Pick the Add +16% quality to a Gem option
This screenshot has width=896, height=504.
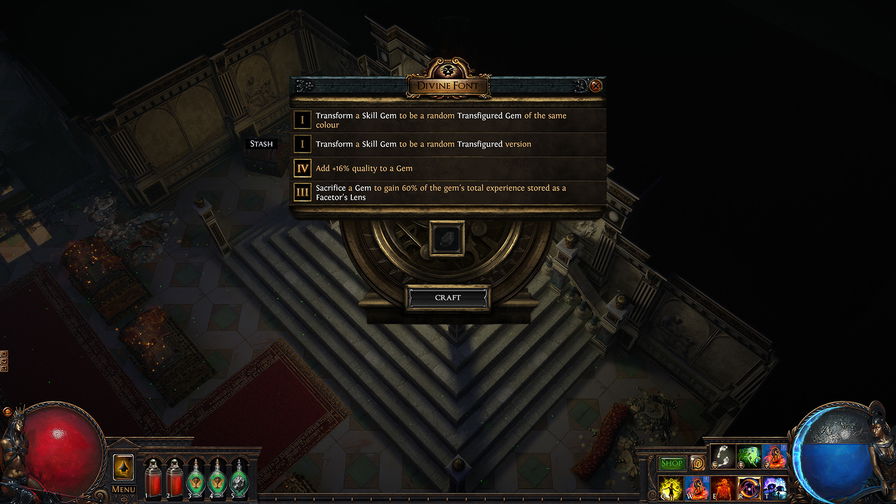[448, 168]
